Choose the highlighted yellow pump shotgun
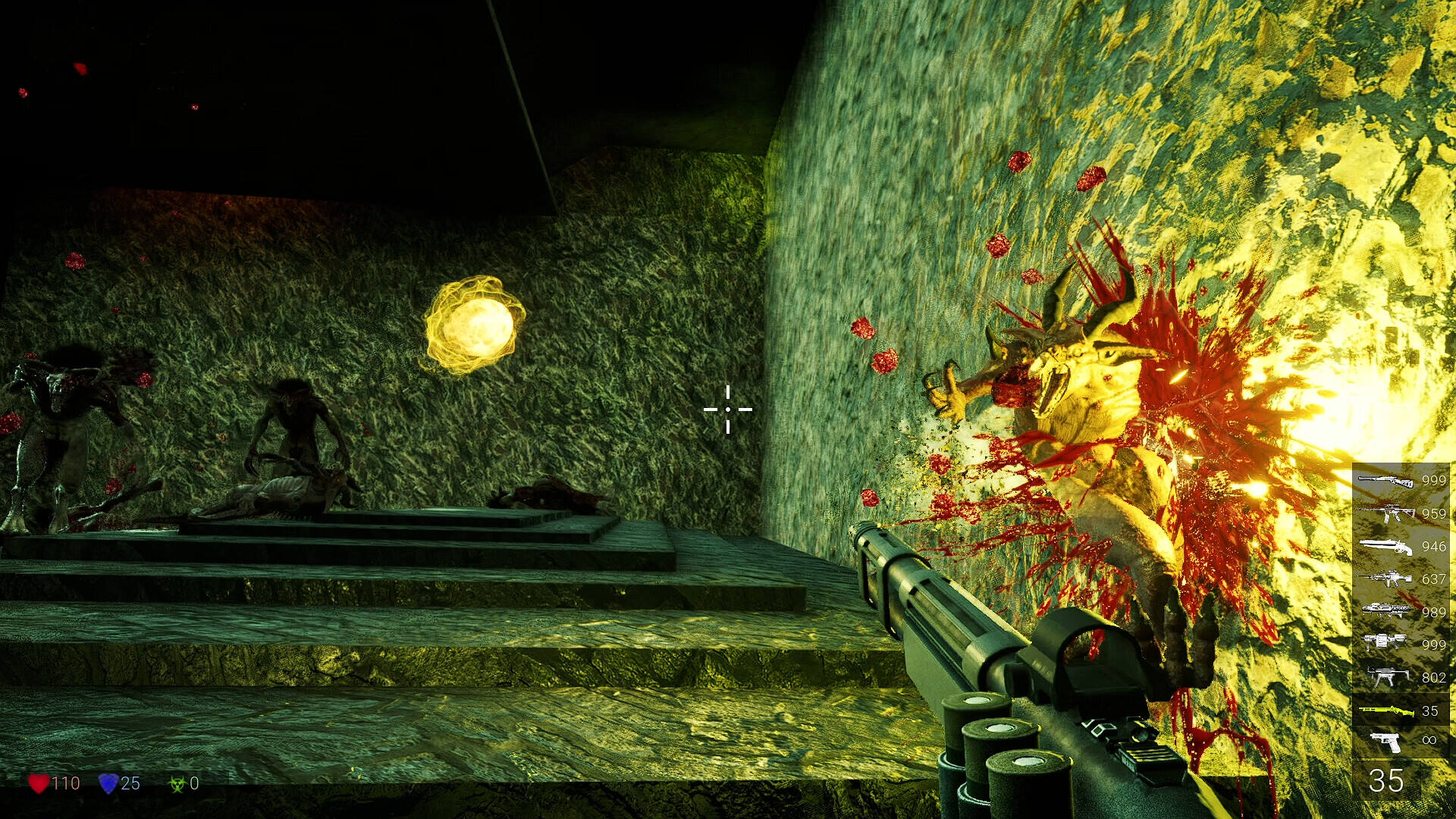Screen dimensions: 1456x819 tap(1386, 711)
